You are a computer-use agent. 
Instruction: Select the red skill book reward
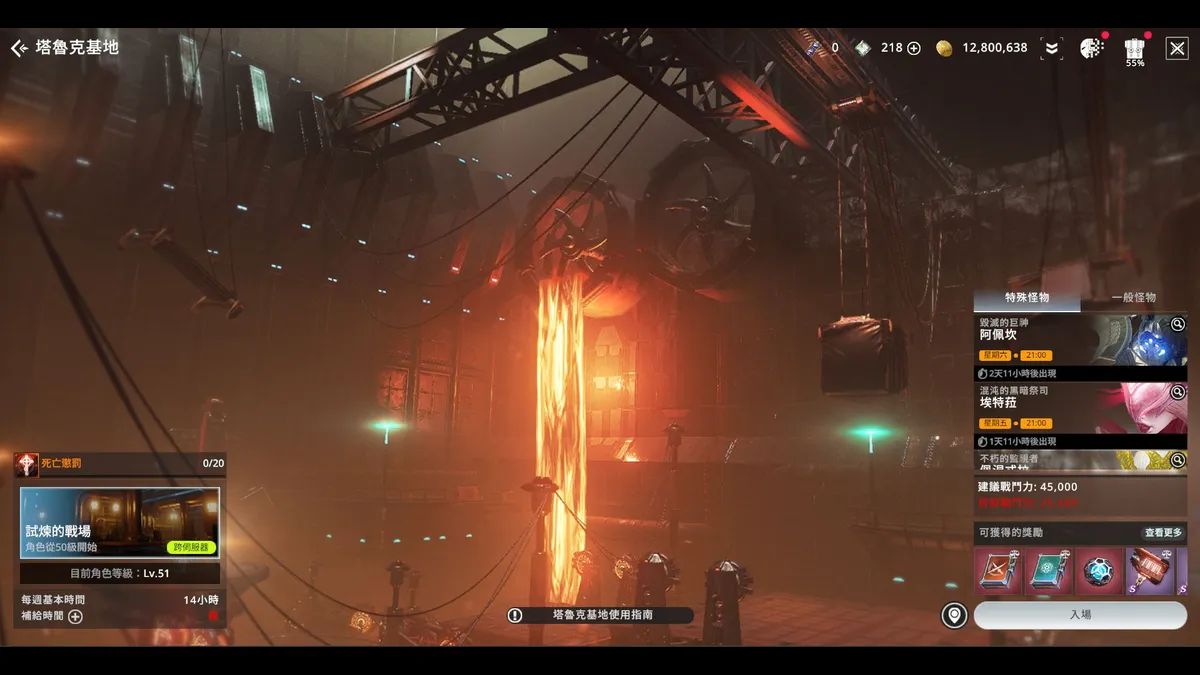(999, 571)
